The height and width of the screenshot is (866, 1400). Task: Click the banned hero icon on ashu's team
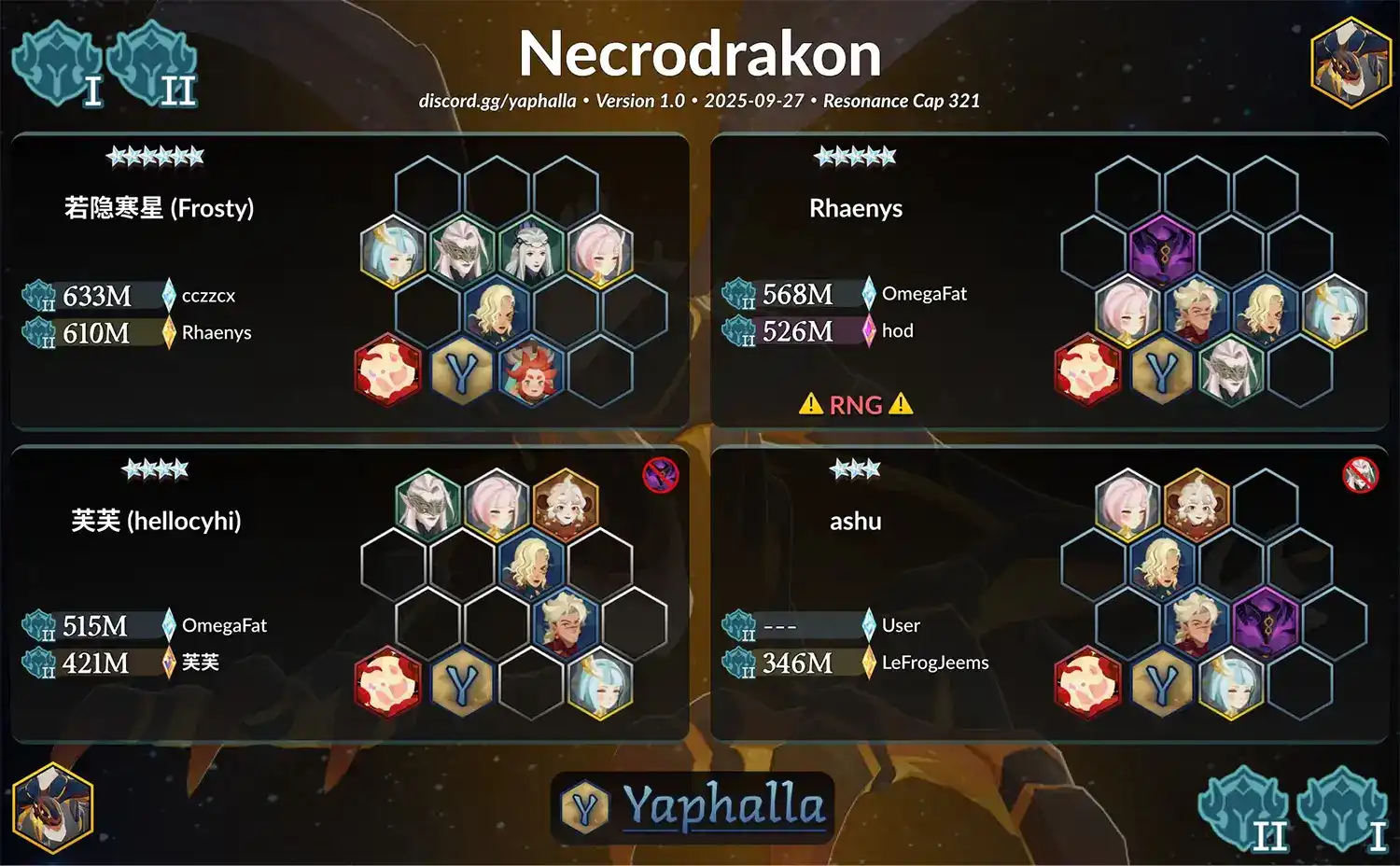pos(1360,475)
